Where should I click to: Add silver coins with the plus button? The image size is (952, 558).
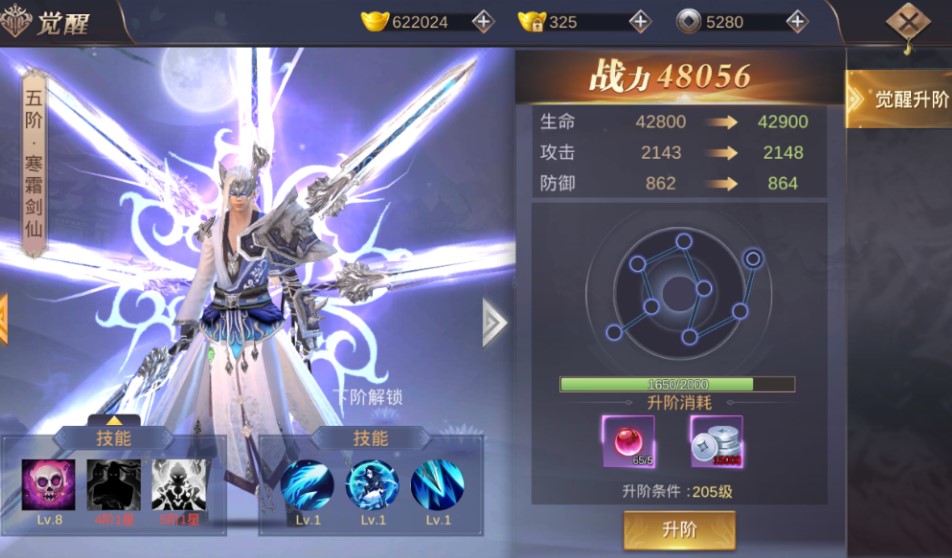pos(797,21)
